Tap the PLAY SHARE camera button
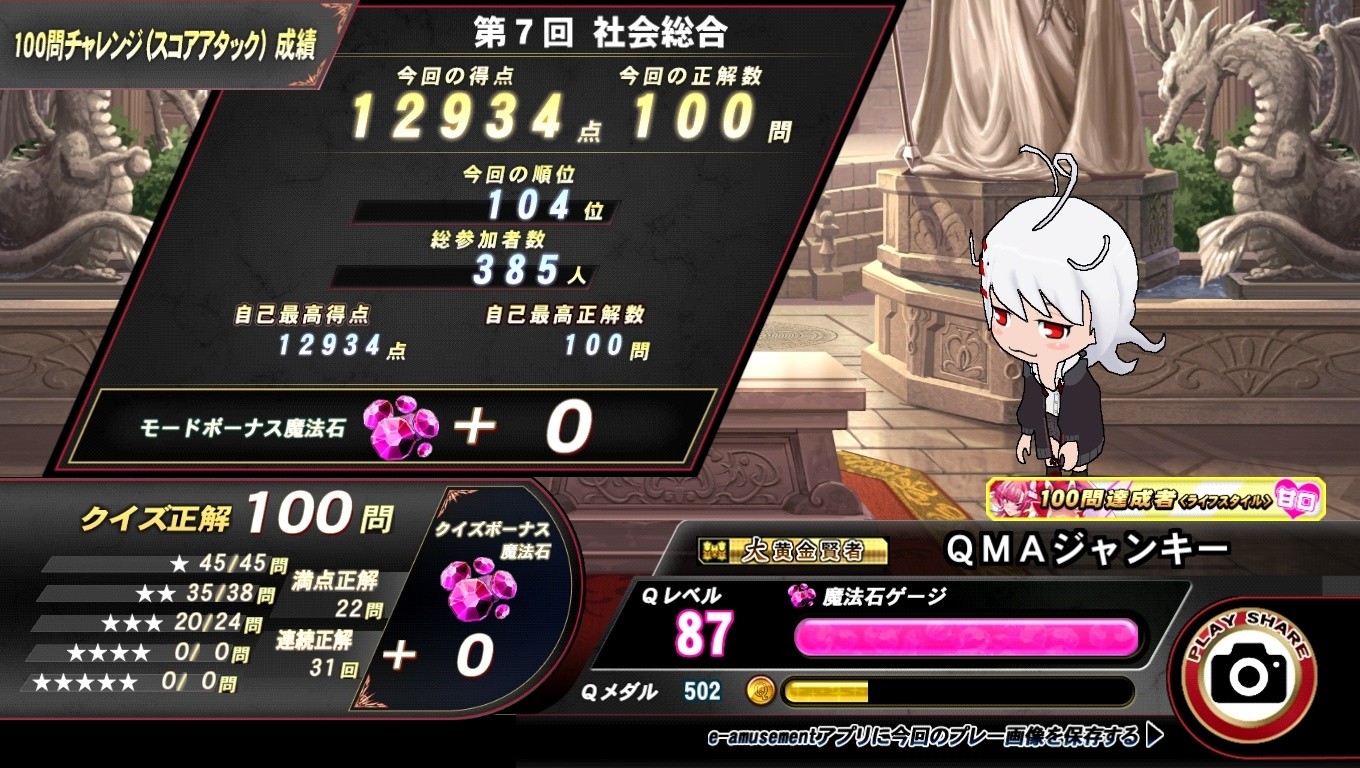The image size is (1360, 768). coord(1248,674)
